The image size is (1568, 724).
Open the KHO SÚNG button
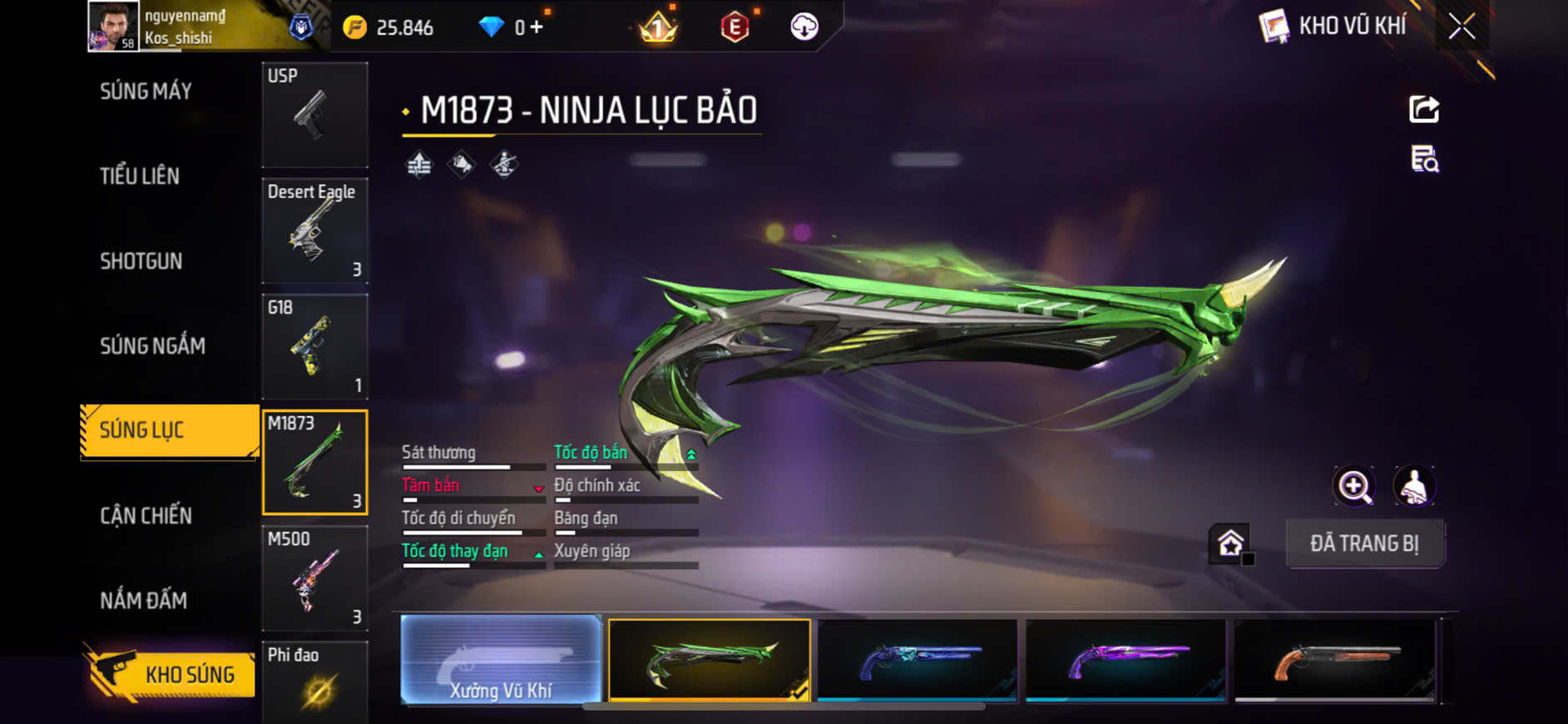171,674
